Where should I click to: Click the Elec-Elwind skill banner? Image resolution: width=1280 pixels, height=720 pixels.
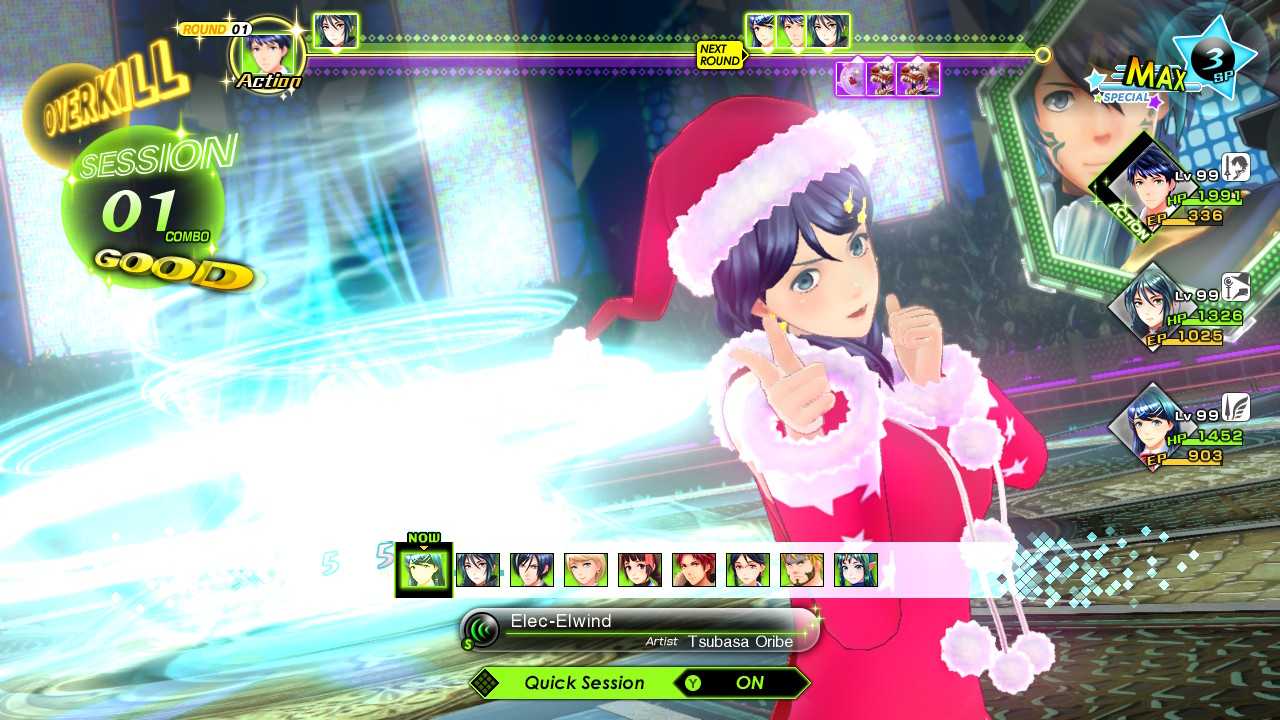pyautogui.click(x=640, y=630)
